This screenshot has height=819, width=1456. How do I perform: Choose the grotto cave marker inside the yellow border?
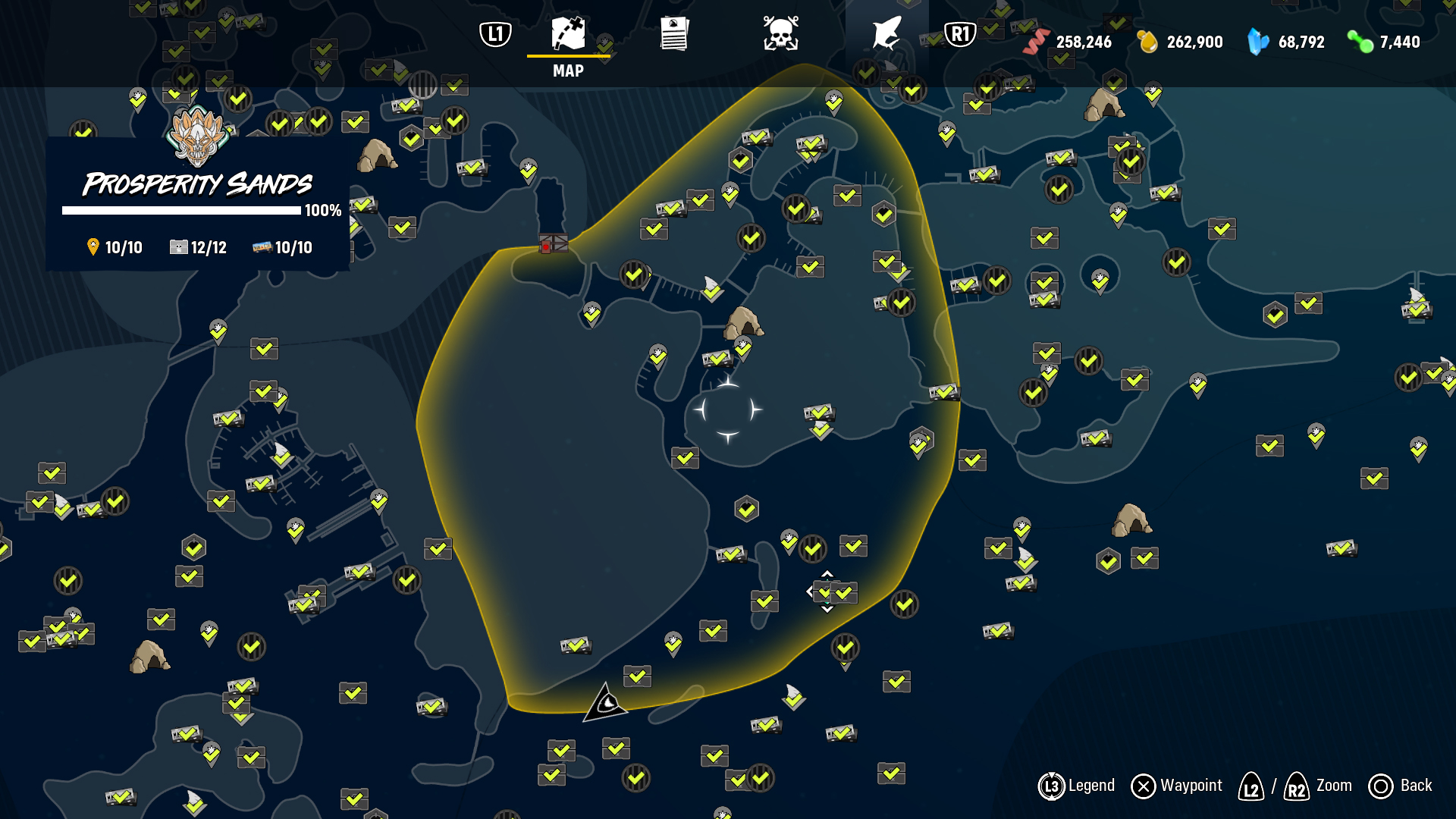743,322
